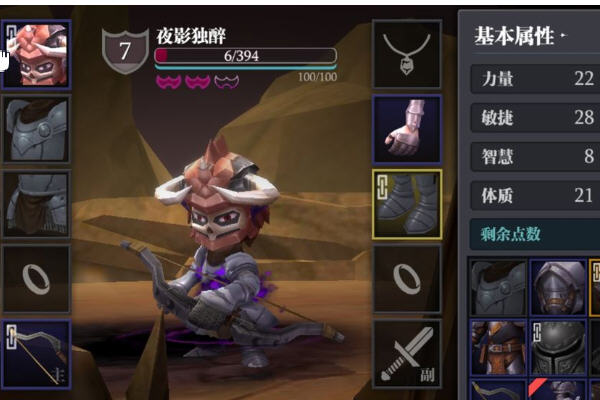Click the equipped chest armor slot
Viewport: 600px width, 400px height.
click(x=37, y=129)
